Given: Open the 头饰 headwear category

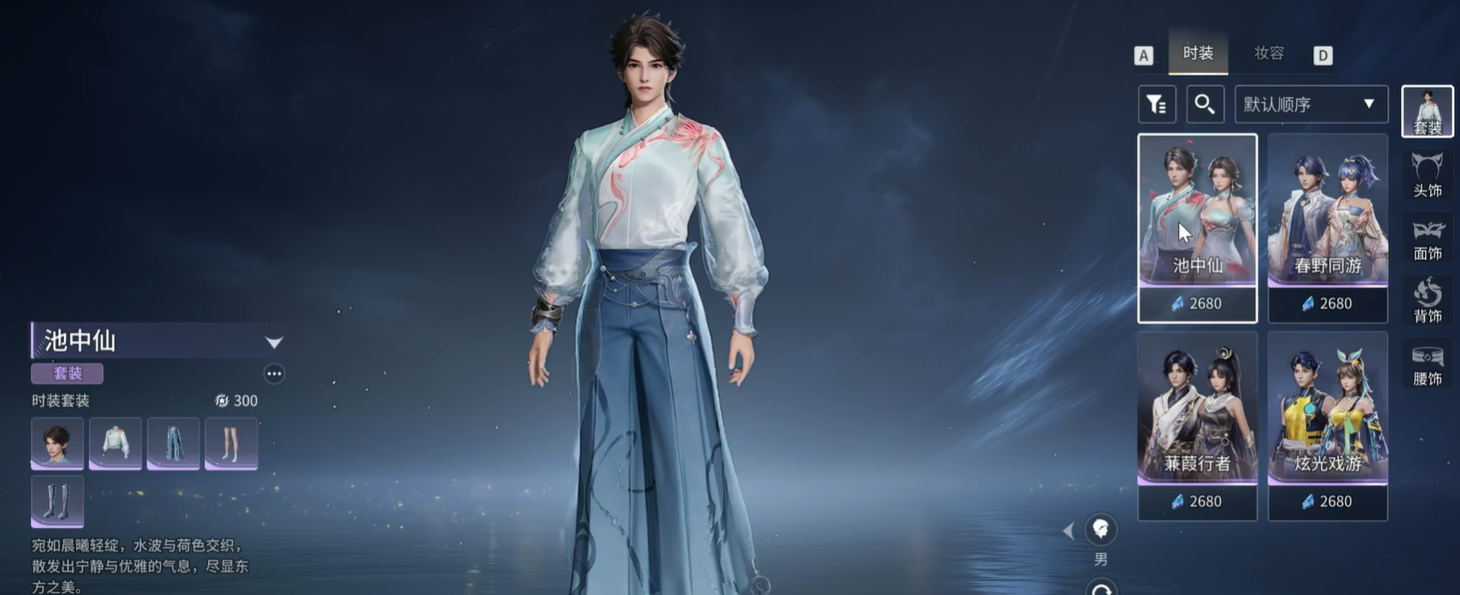Looking at the screenshot, I should pos(1427,174).
